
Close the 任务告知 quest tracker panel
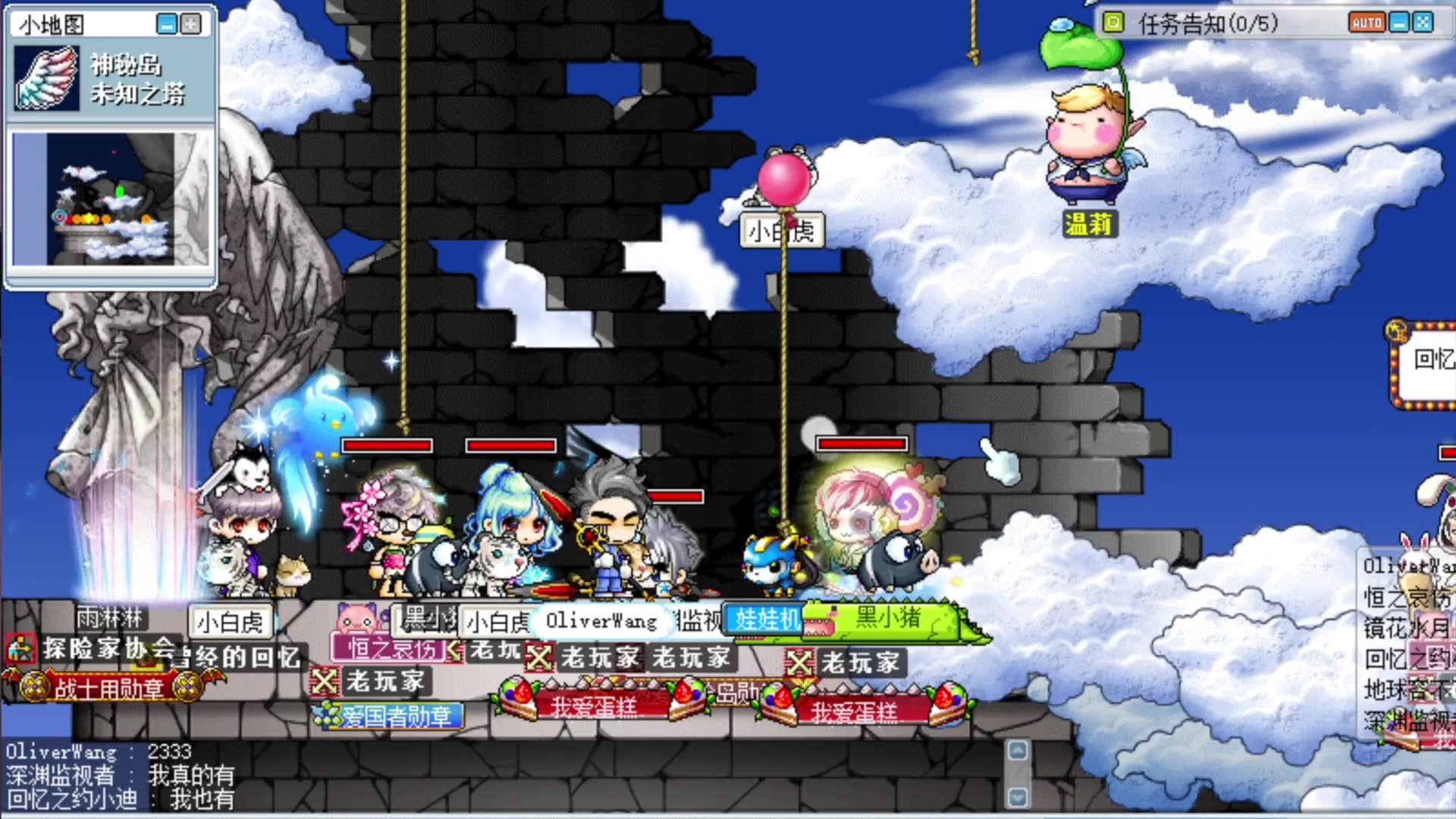pos(1423,23)
